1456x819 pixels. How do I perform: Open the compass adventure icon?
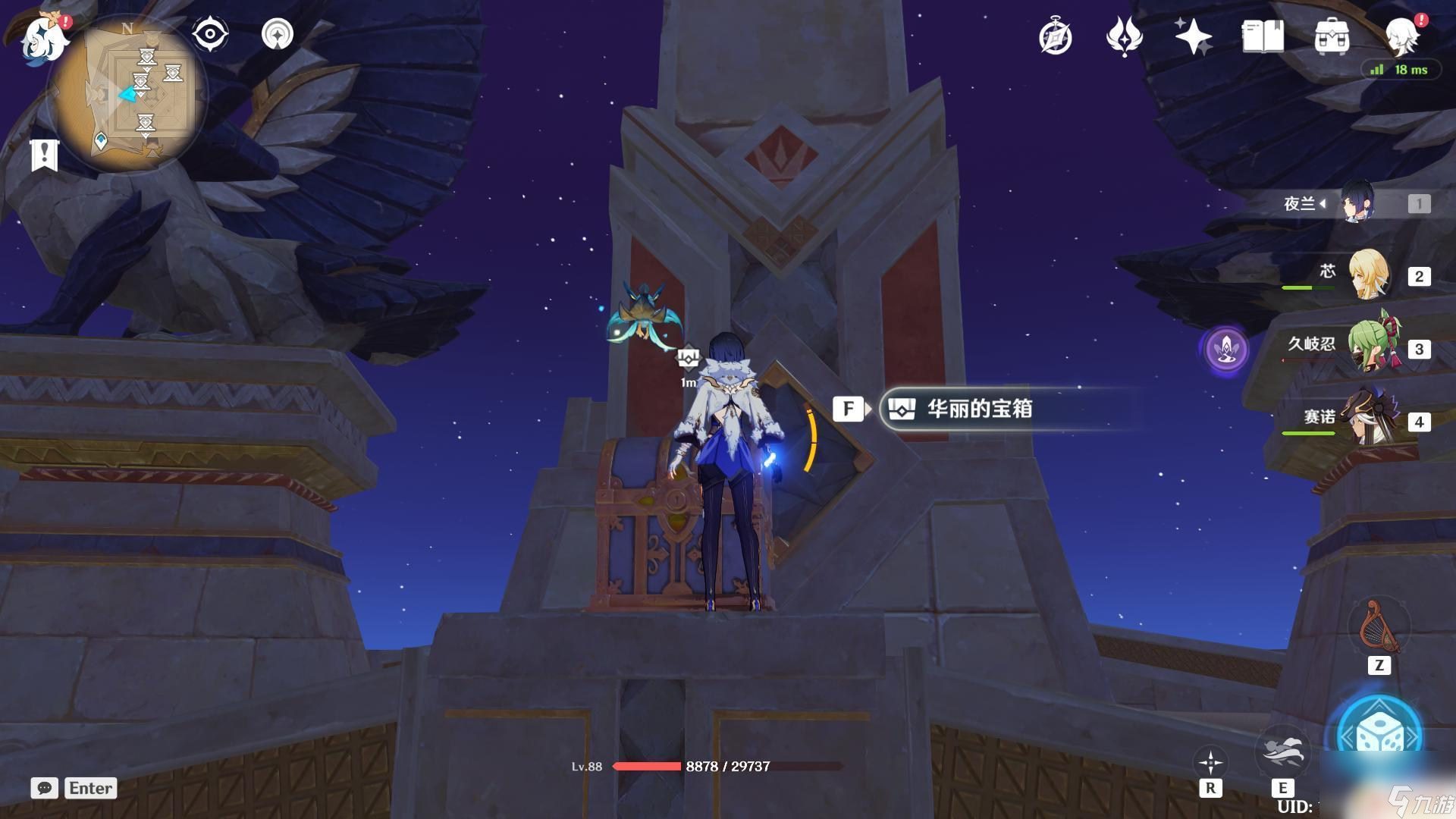[x=1055, y=36]
